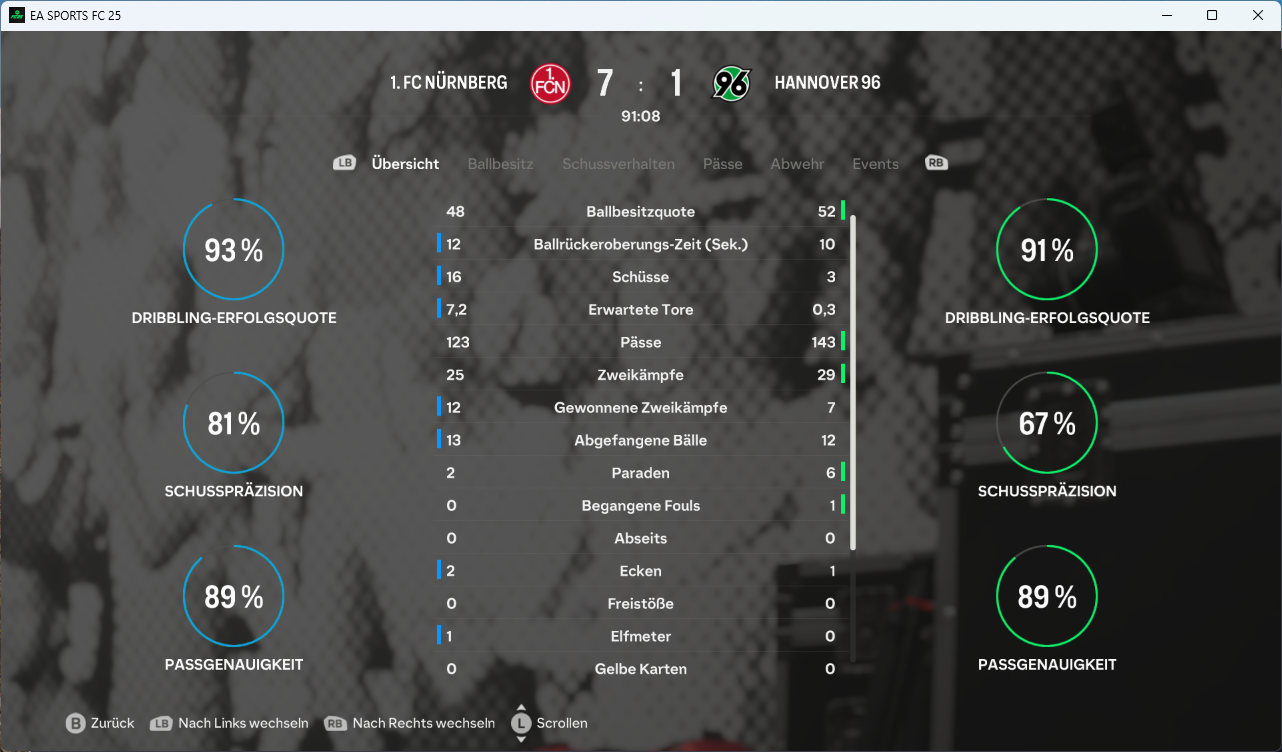Image resolution: width=1282 pixels, height=752 pixels.
Task: Go back with the Zurück button
Action: (x=100, y=723)
